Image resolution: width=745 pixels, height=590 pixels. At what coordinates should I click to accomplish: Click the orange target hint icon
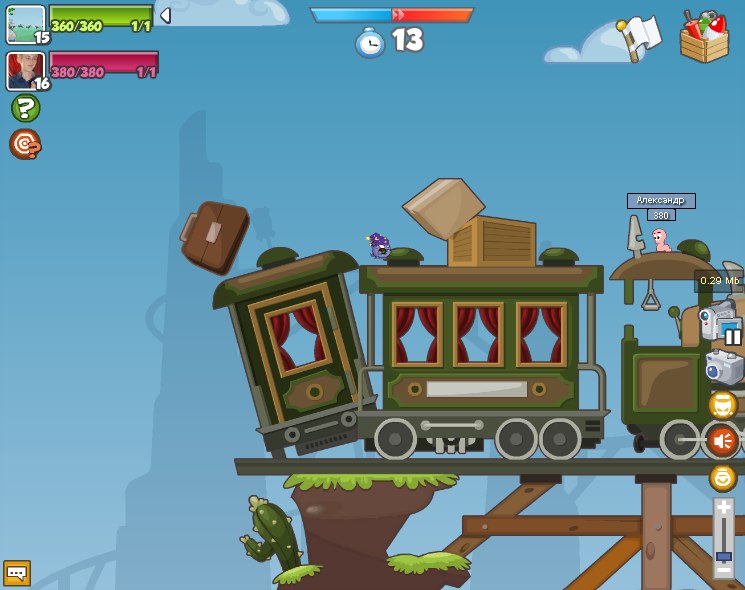pyautogui.click(x=24, y=144)
